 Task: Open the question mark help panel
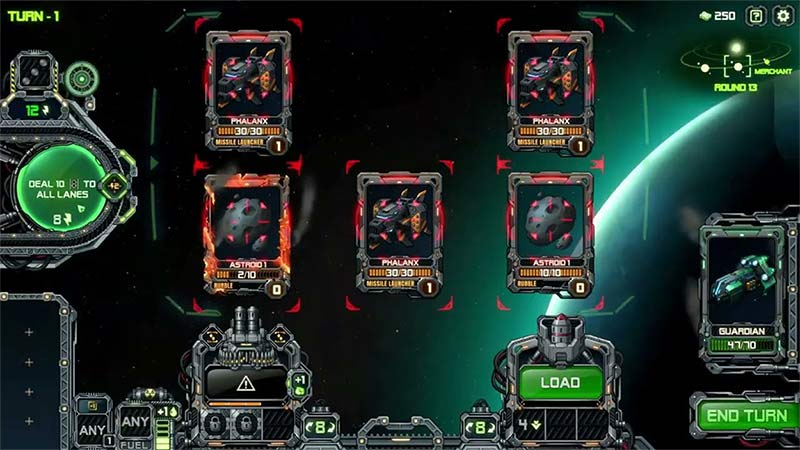(756, 15)
